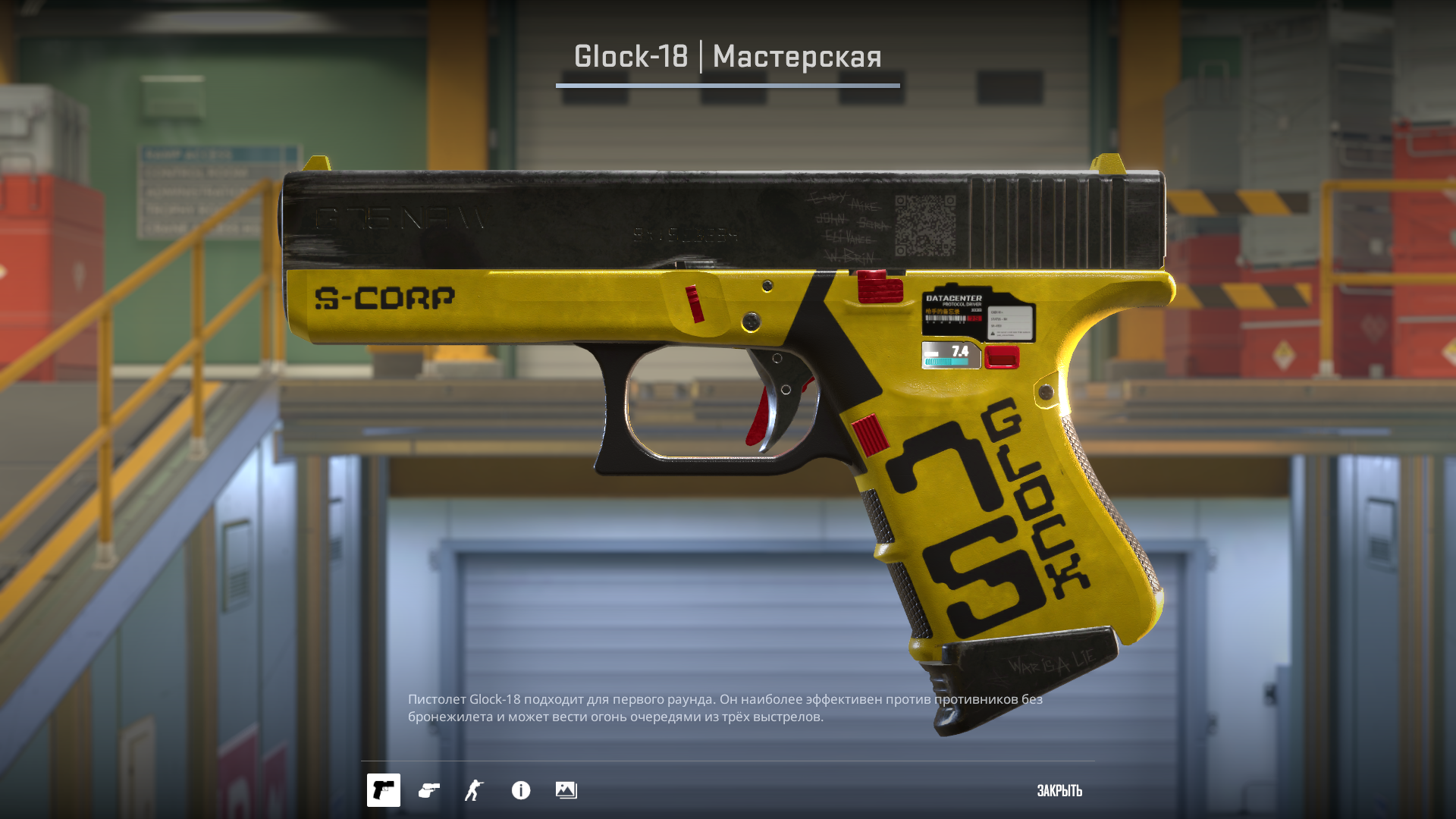Screen dimensions: 1456x819
Task: Show the running character view
Action: [x=474, y=790]
